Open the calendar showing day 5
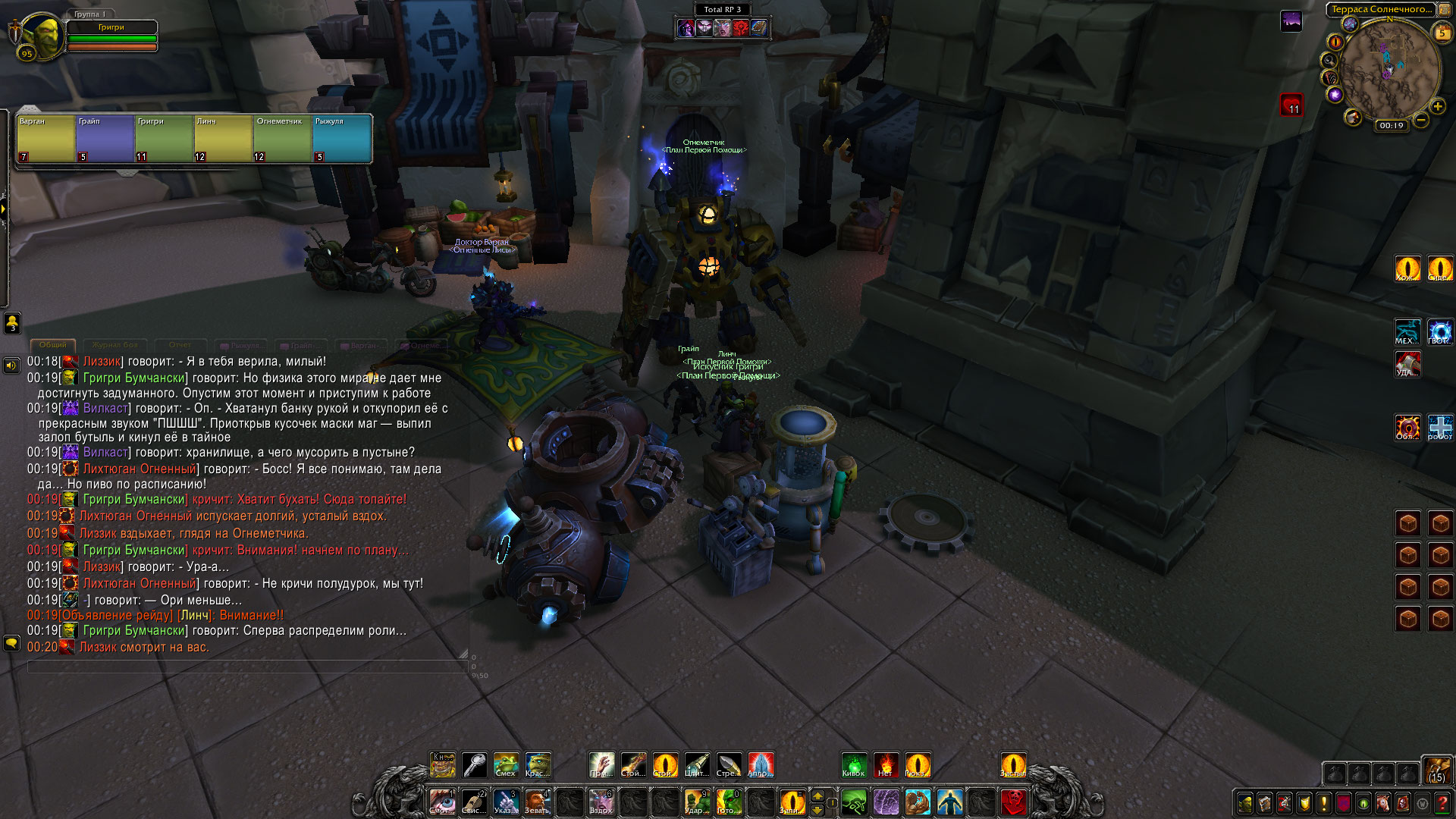The width and height of the screenshot is (1456, 819). [x=1442, y=33]
